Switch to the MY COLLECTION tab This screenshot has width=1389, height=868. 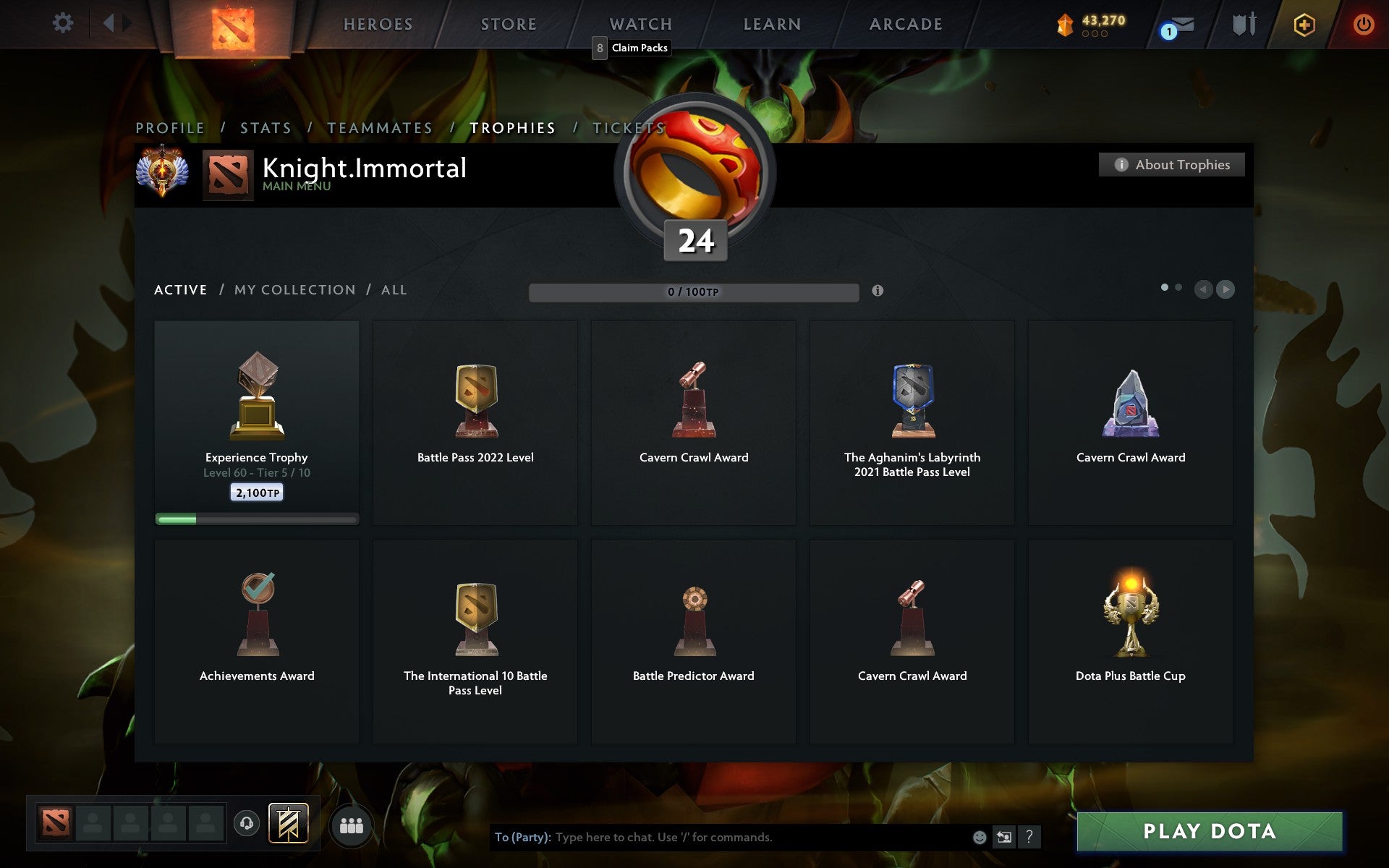click(294, 289)
